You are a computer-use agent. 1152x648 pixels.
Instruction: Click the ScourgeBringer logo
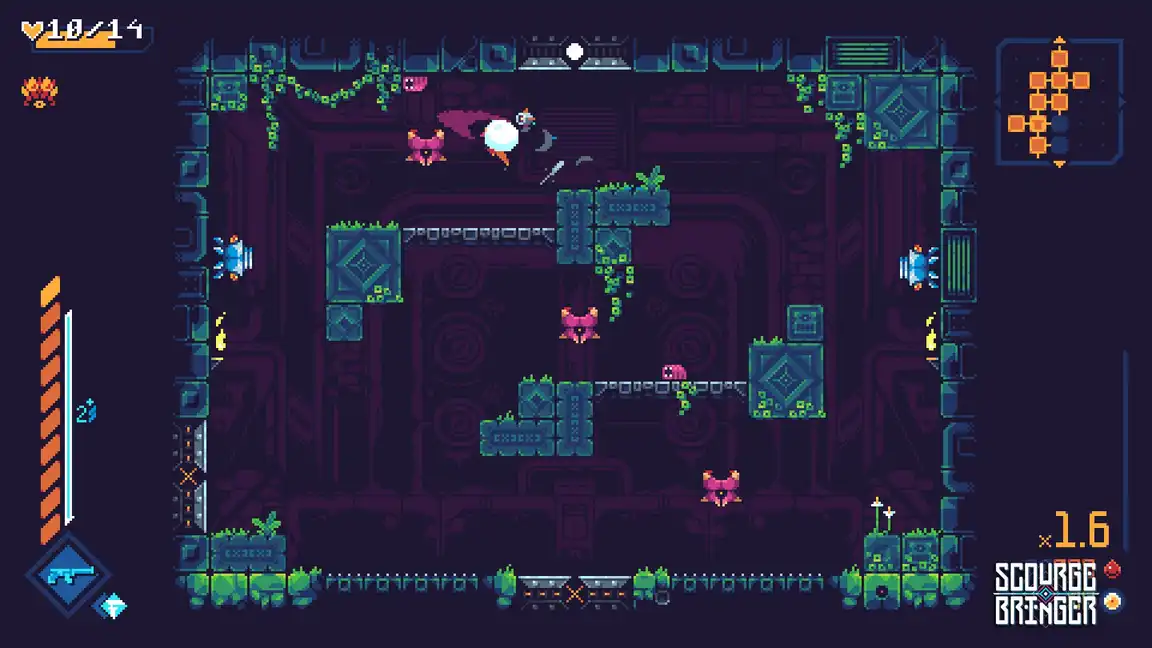pyautogui.click(x=1045, y=593)
